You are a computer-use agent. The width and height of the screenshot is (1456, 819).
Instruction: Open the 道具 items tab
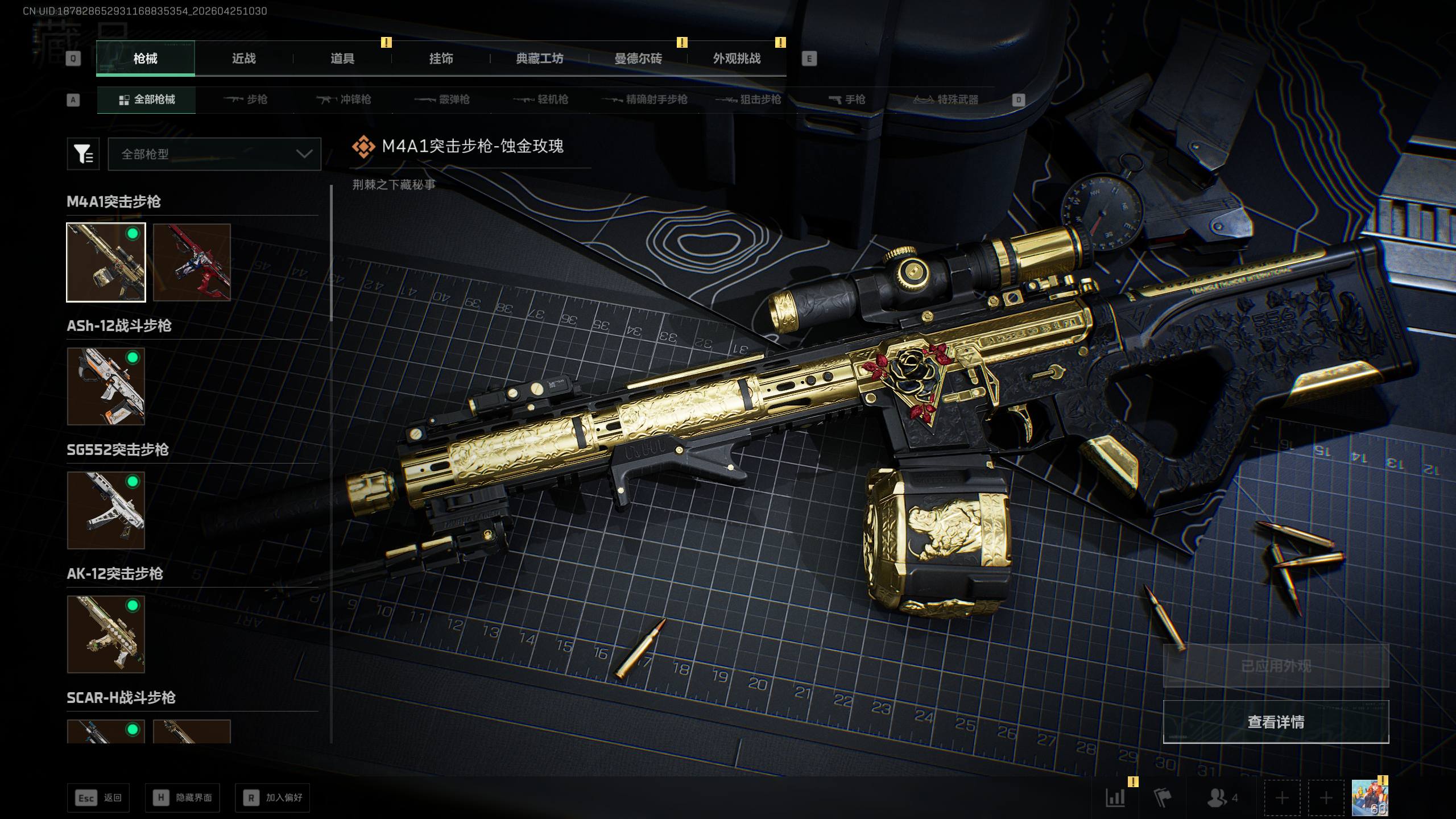click(x=342, y=59)
